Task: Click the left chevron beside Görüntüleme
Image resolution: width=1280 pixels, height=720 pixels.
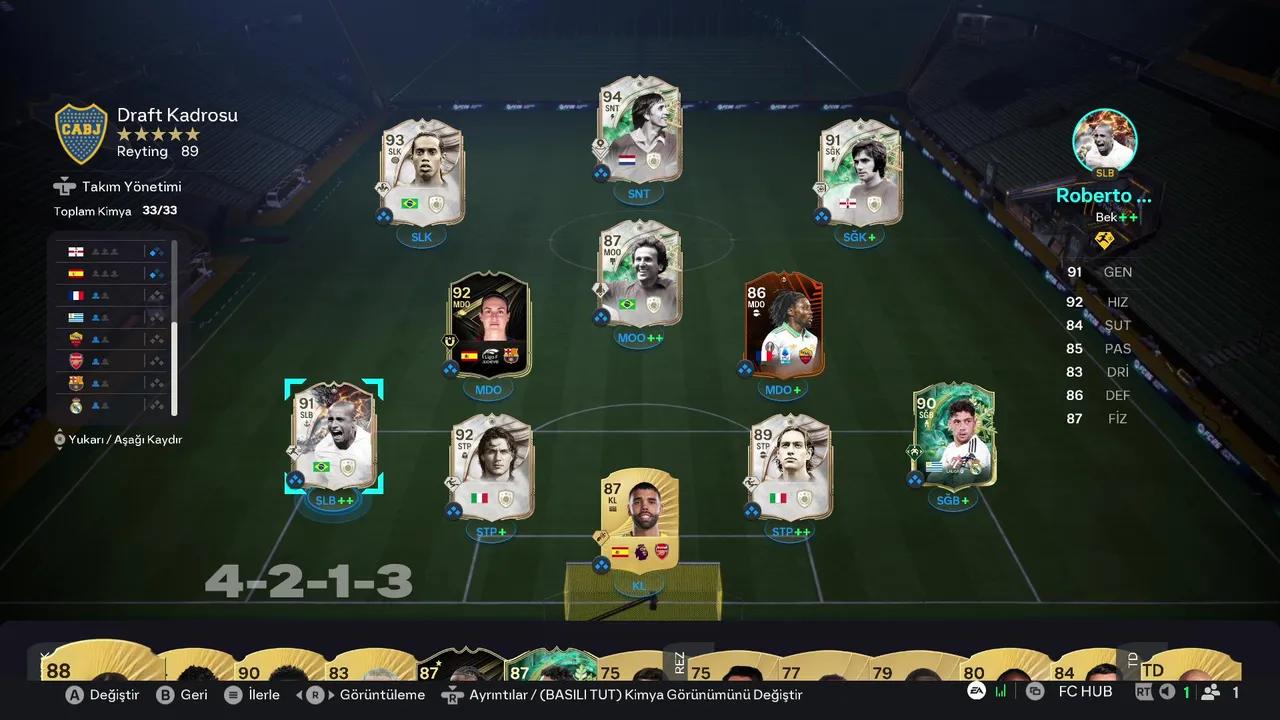Action: 299,694
